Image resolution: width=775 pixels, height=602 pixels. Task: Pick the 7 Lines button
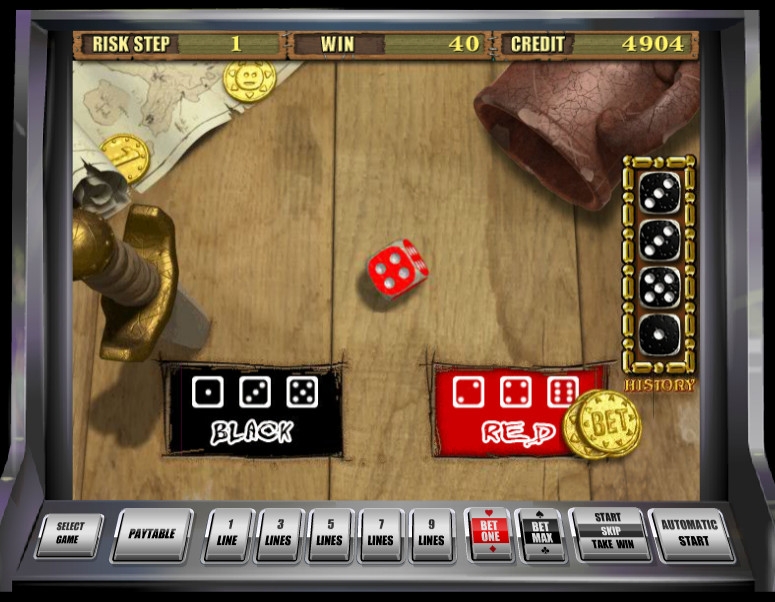(x=381, y=533)
